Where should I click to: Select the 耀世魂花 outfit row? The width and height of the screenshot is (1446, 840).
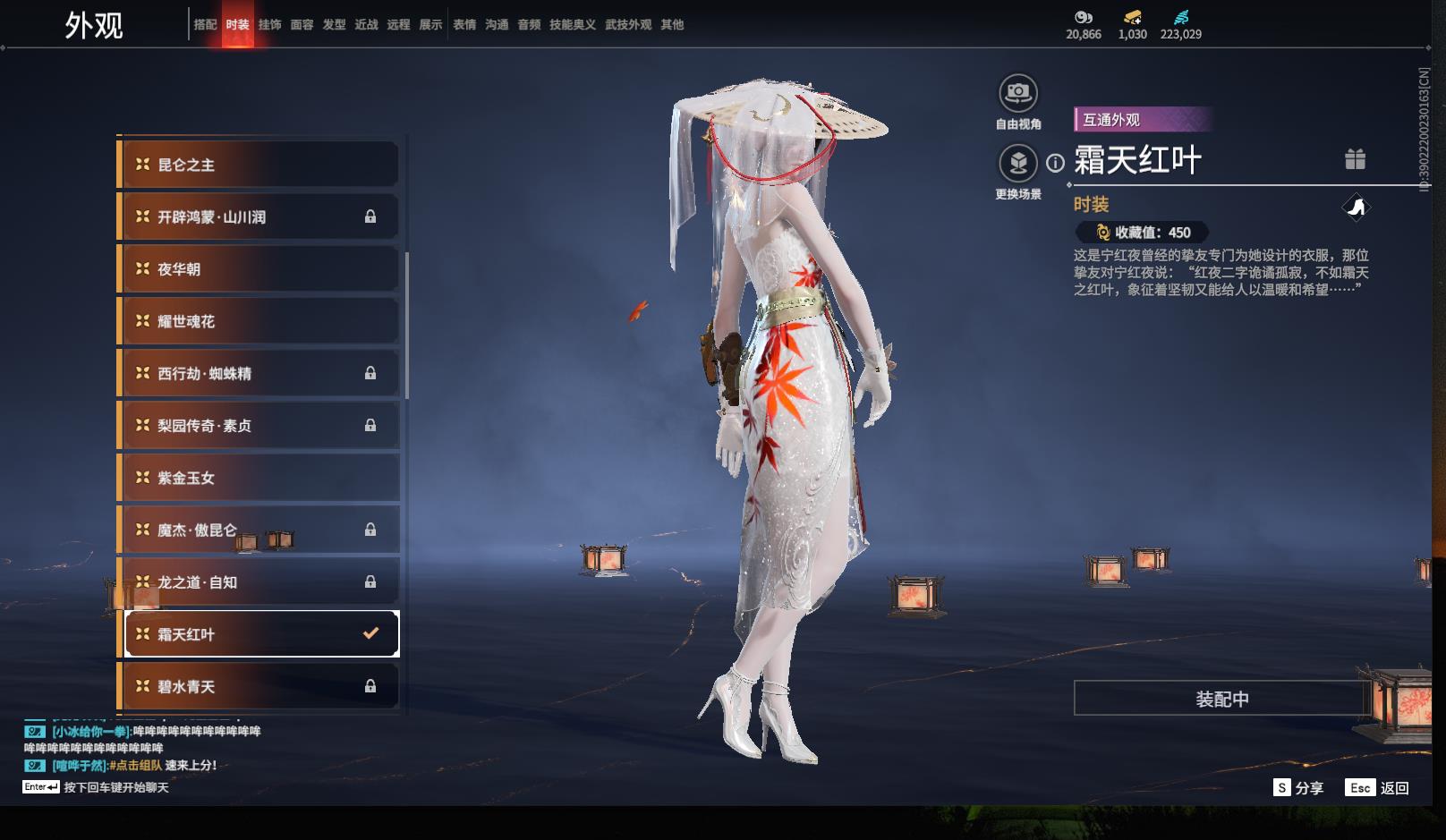click(259, 321)
